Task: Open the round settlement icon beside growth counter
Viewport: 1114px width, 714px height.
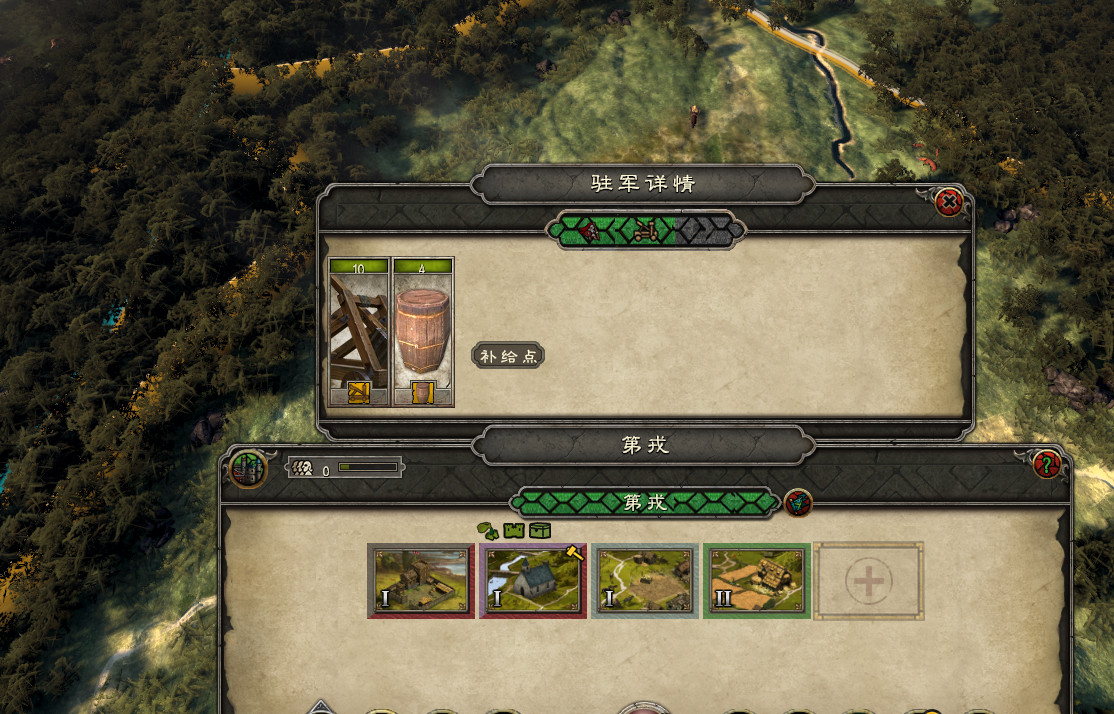Action: (x=248, y=467)
